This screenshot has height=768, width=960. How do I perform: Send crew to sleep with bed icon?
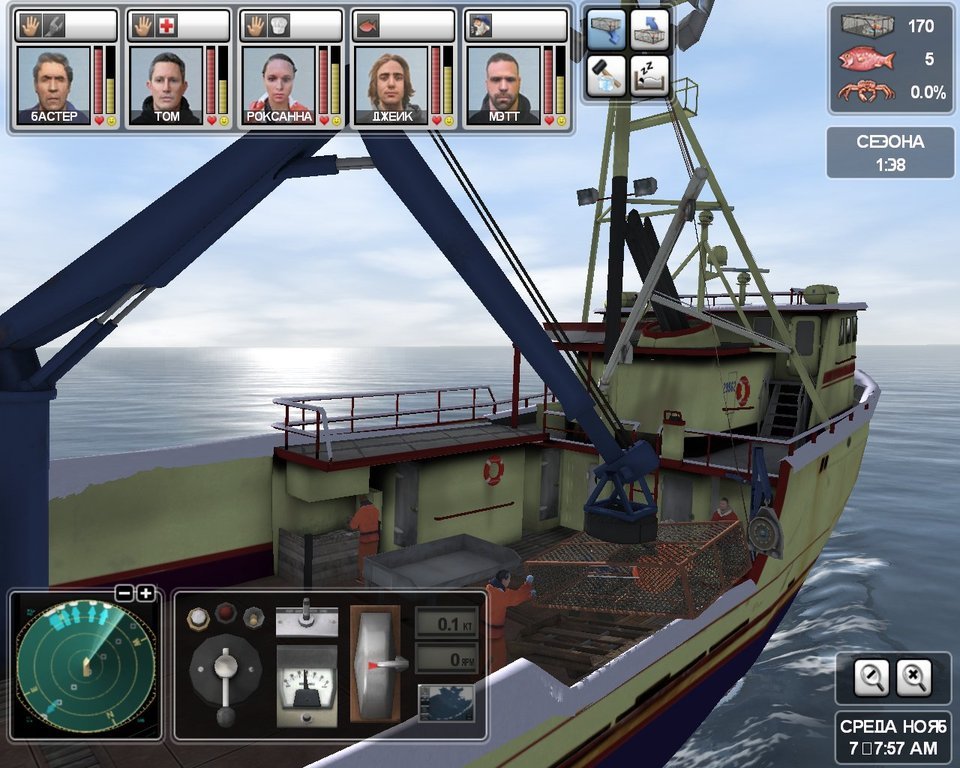pyautogui.click(x=649, y=75)
